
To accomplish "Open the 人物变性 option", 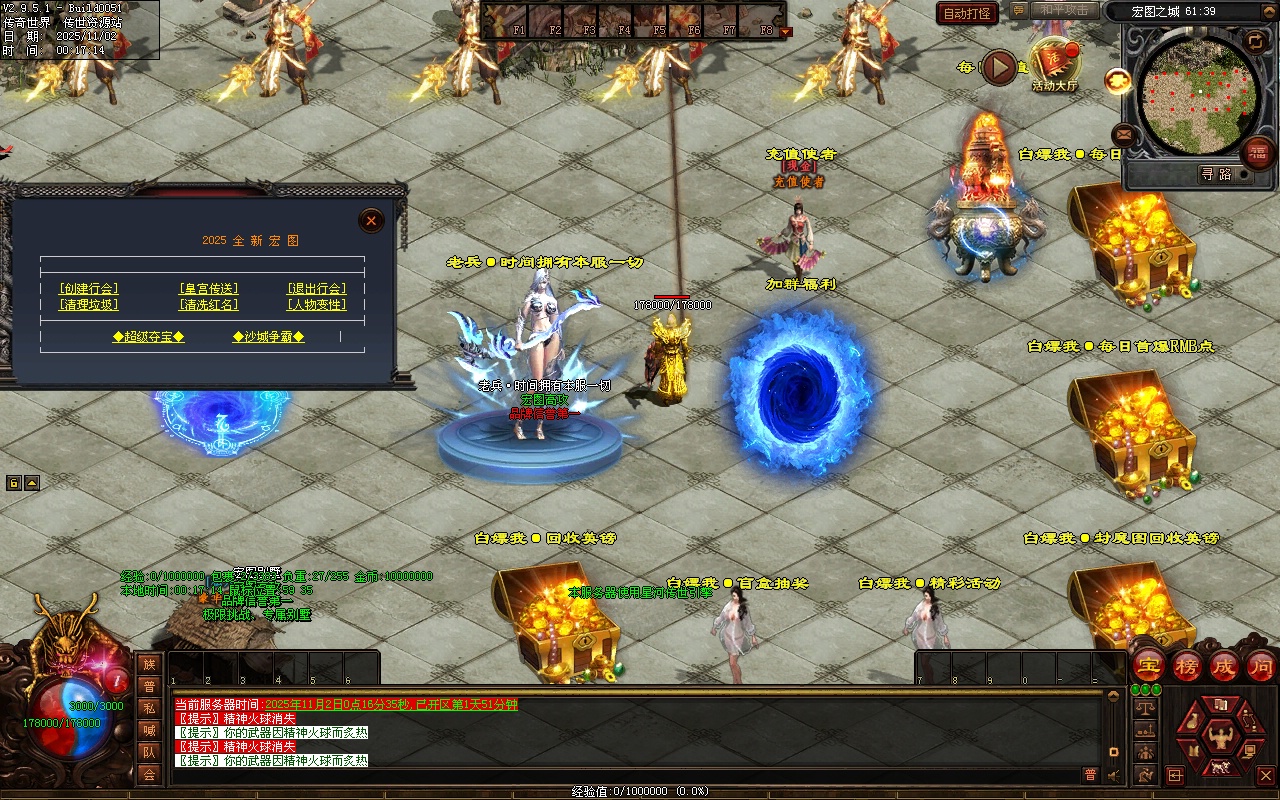I will coord(316,305).
